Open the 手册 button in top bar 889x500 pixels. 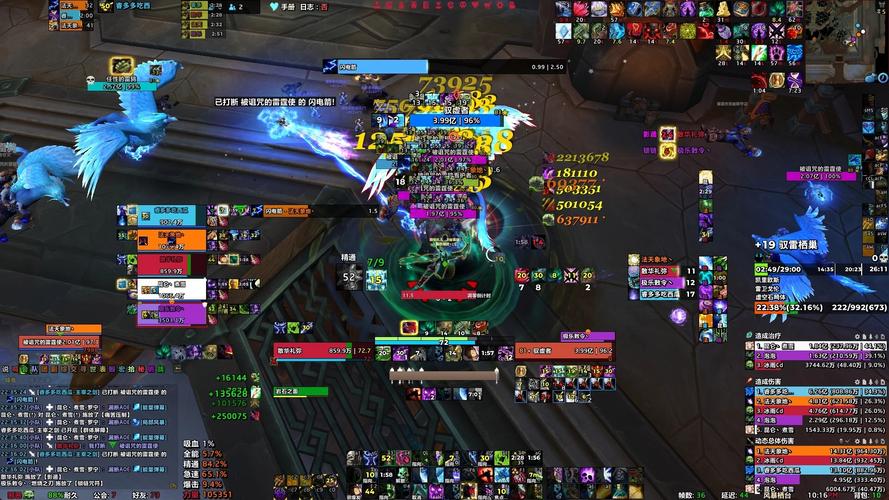[287, 6]
